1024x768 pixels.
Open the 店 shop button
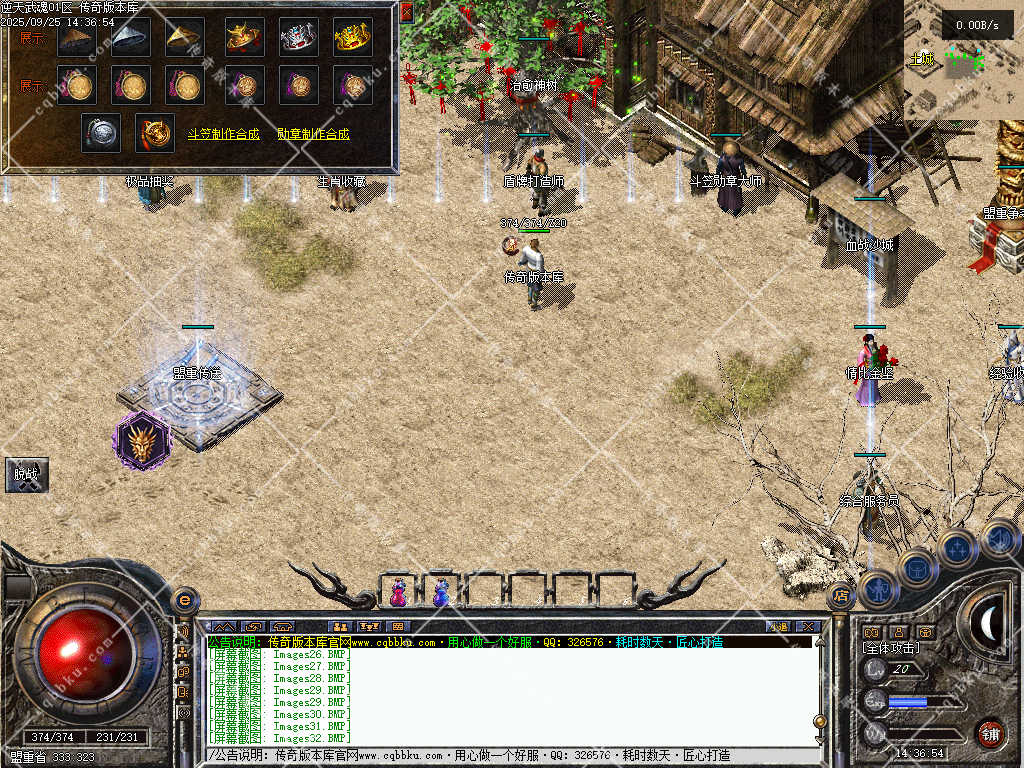point(841,596)
